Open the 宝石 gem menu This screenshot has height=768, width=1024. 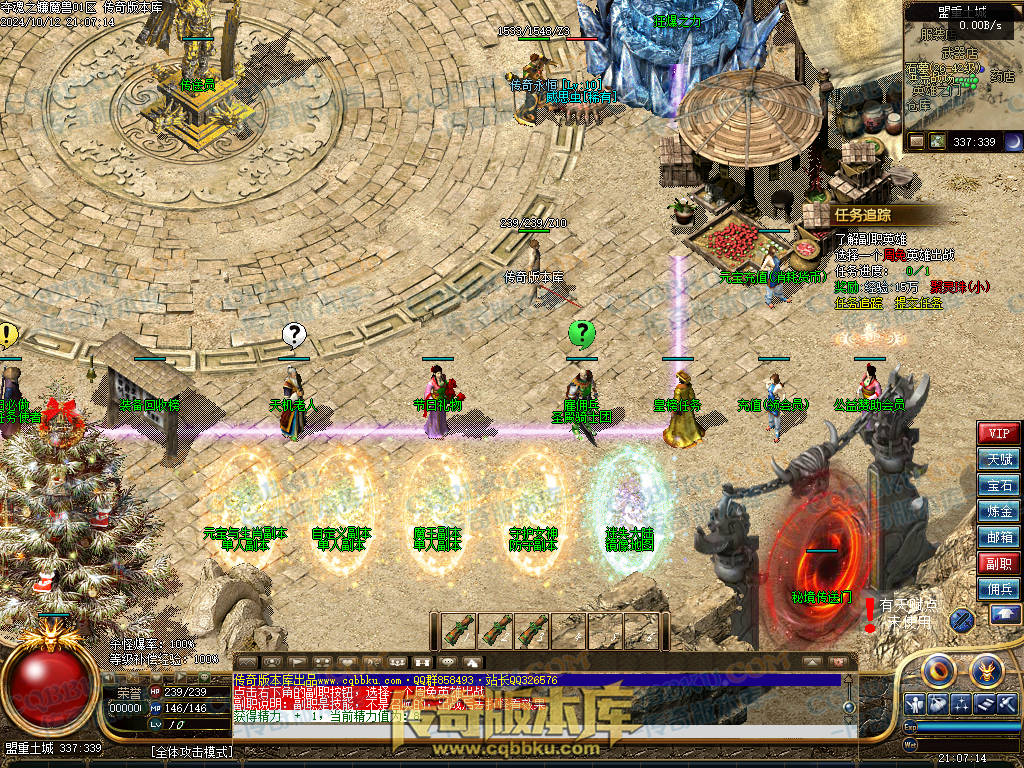998,485
